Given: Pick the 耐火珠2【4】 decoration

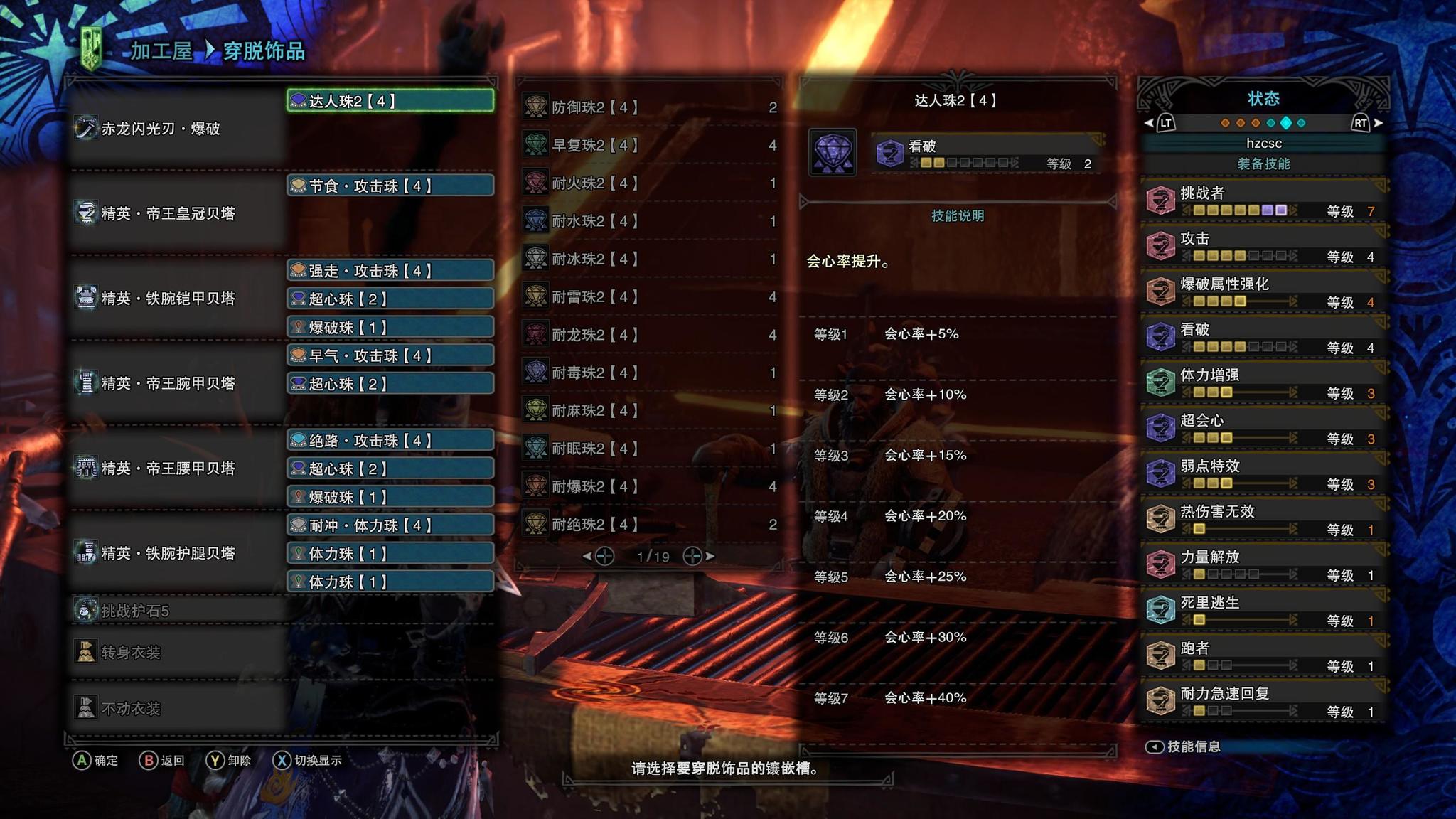Looking at the screenshot, I should [x=649, y=183].
